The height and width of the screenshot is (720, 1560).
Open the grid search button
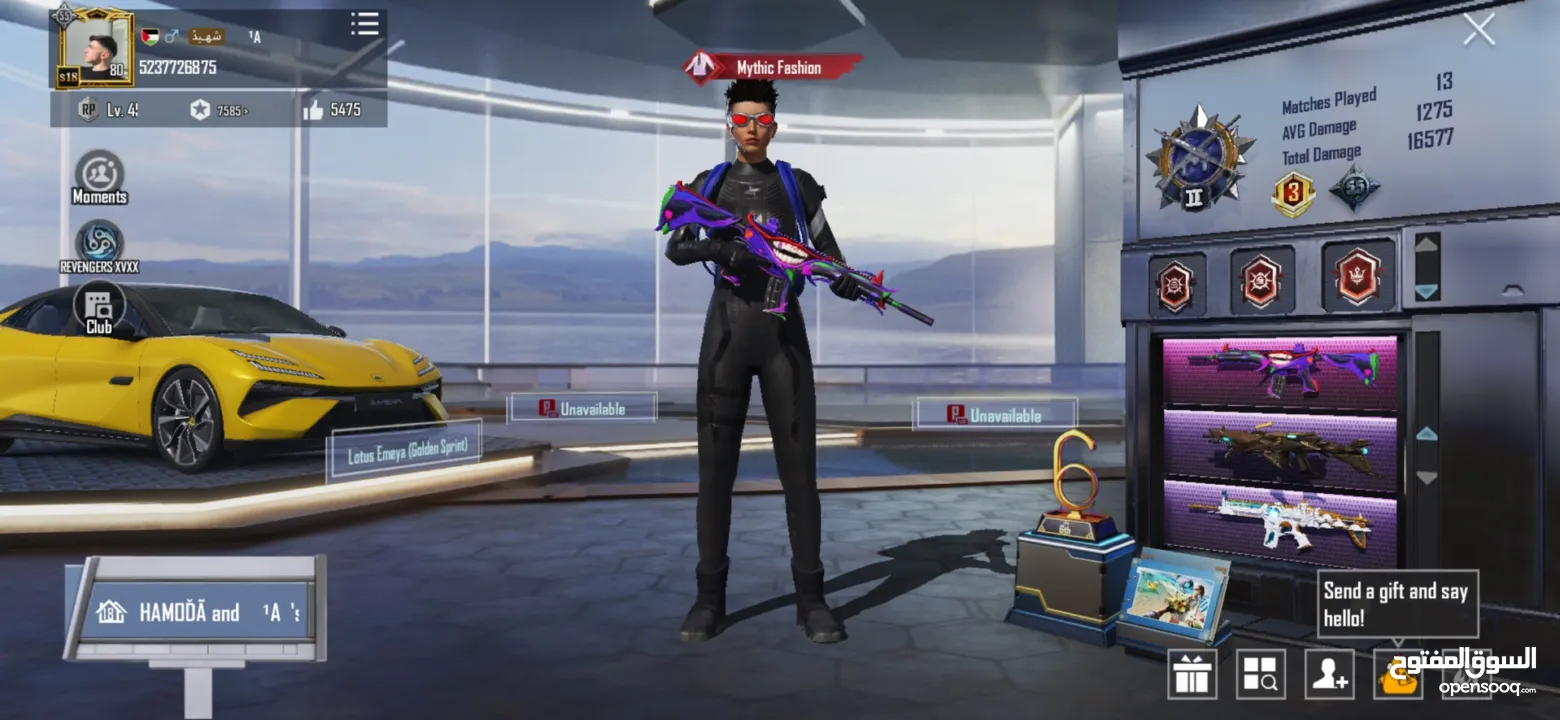pos(1261,674)
